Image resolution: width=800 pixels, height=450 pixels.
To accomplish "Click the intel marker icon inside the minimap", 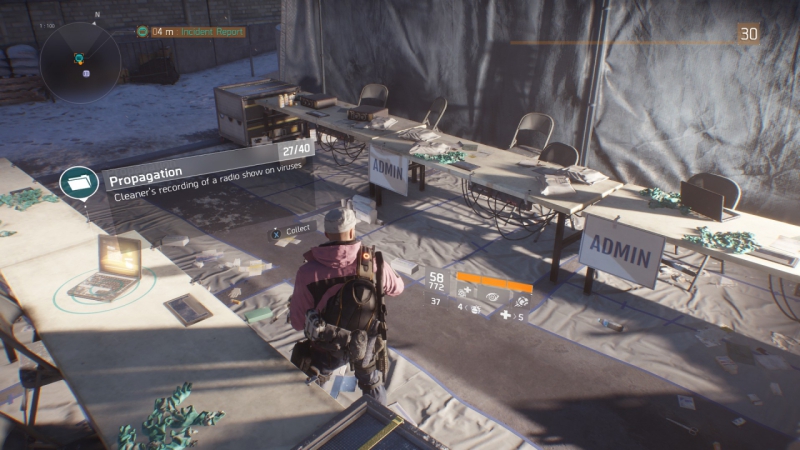I will [x=86, y=73].
